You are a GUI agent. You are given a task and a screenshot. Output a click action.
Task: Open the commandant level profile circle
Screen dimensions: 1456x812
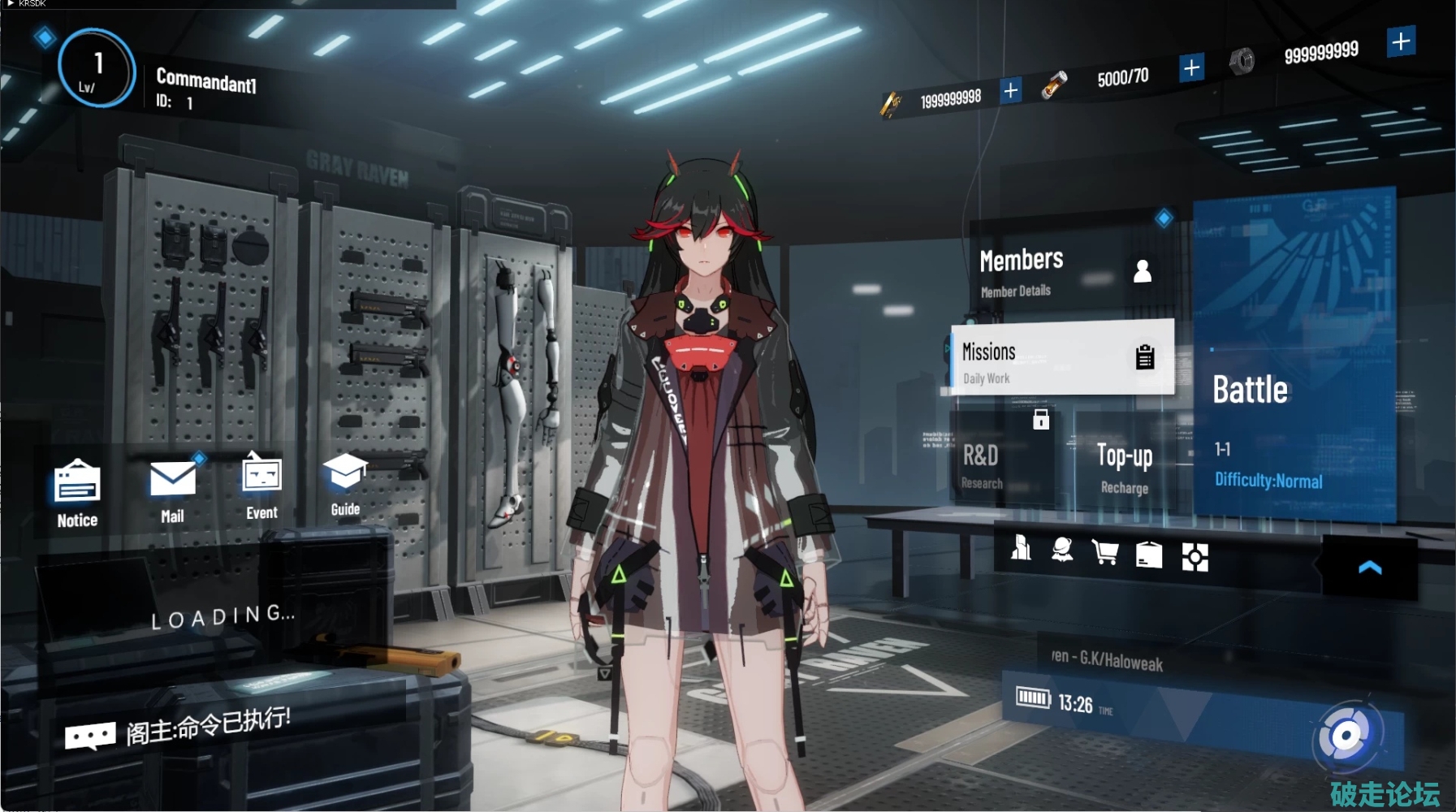coord(97,69)
